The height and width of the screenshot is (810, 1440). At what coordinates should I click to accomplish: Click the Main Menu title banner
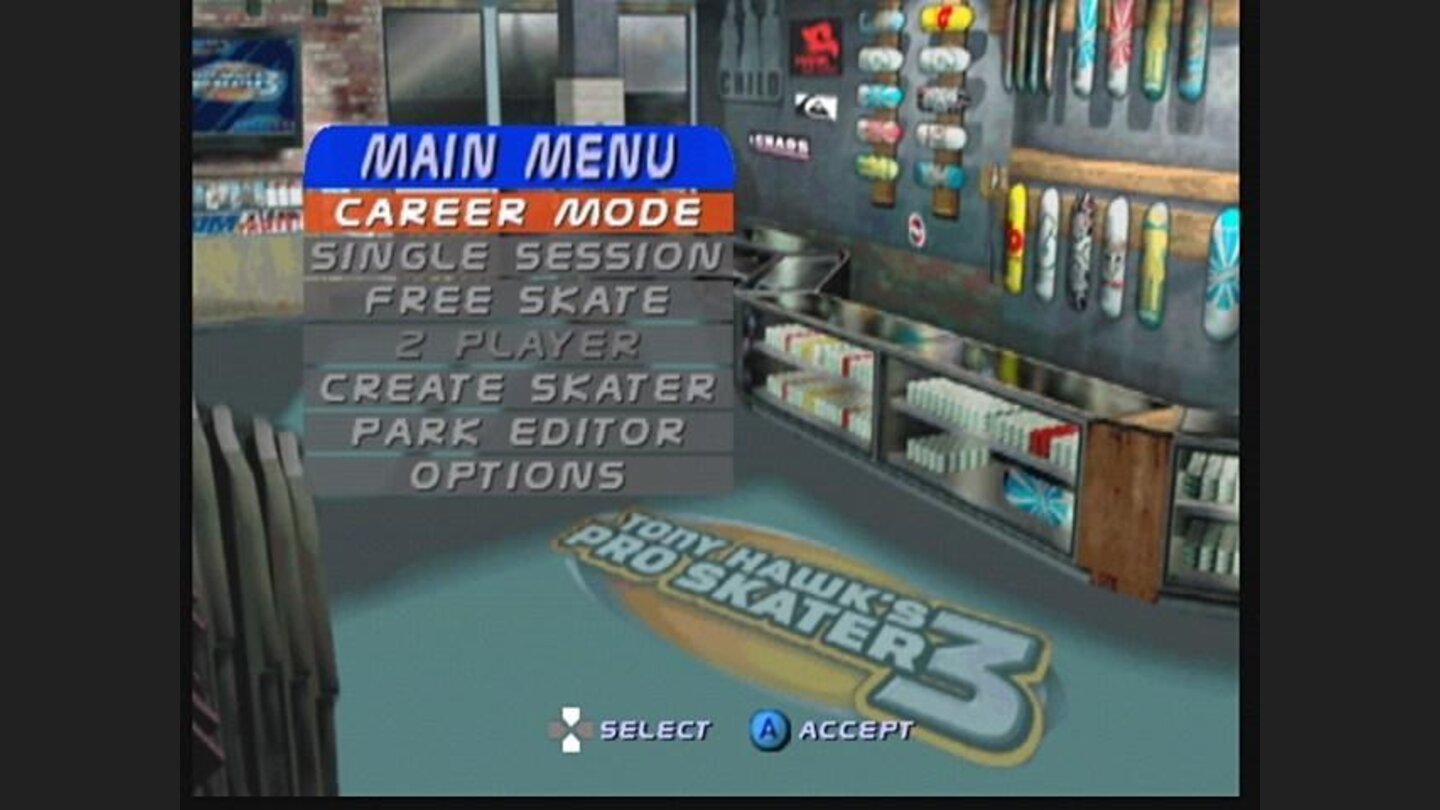520,153
